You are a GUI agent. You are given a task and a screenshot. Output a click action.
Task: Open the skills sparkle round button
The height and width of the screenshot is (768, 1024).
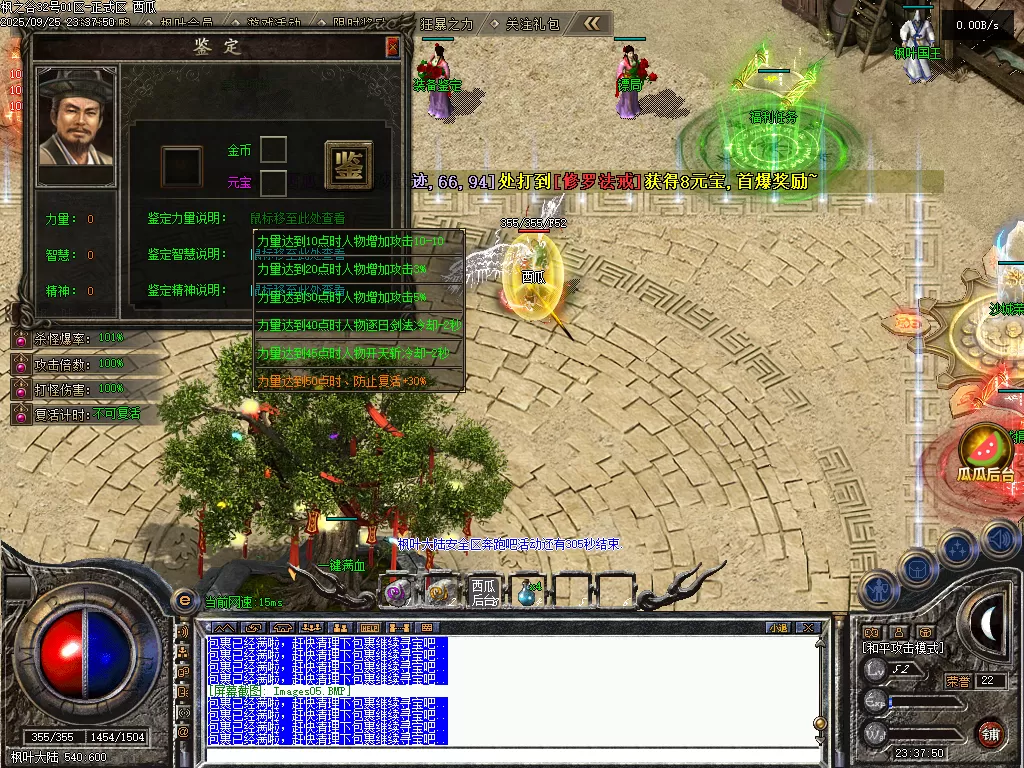(x=957, y=549)
